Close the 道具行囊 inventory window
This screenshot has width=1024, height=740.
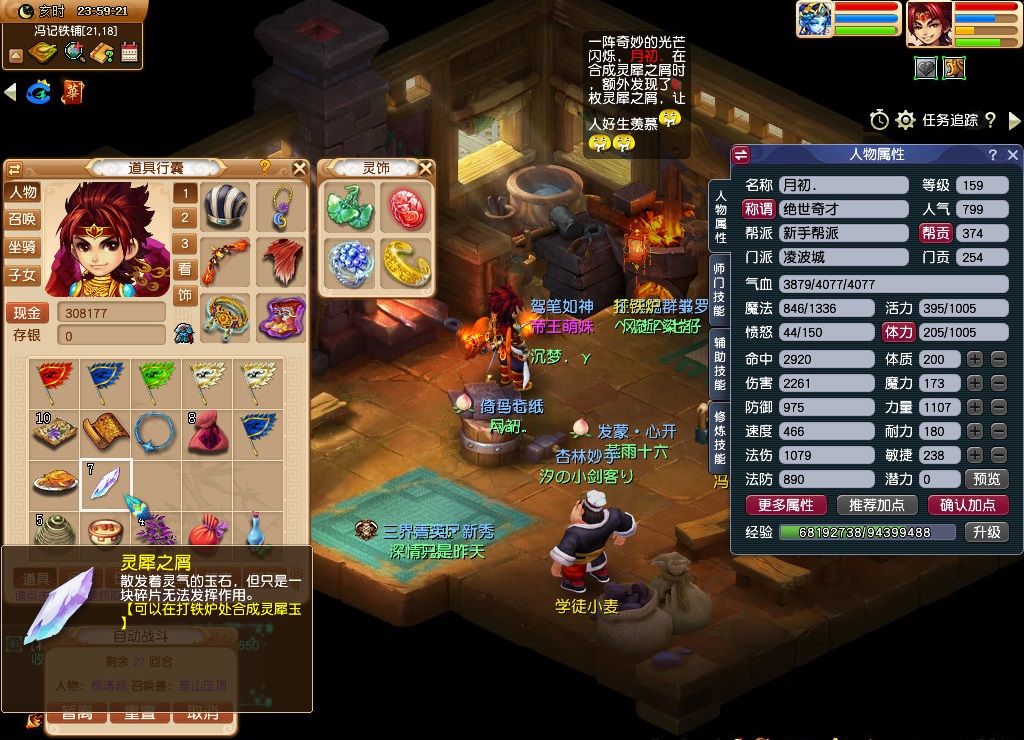(x=299, y=168)
